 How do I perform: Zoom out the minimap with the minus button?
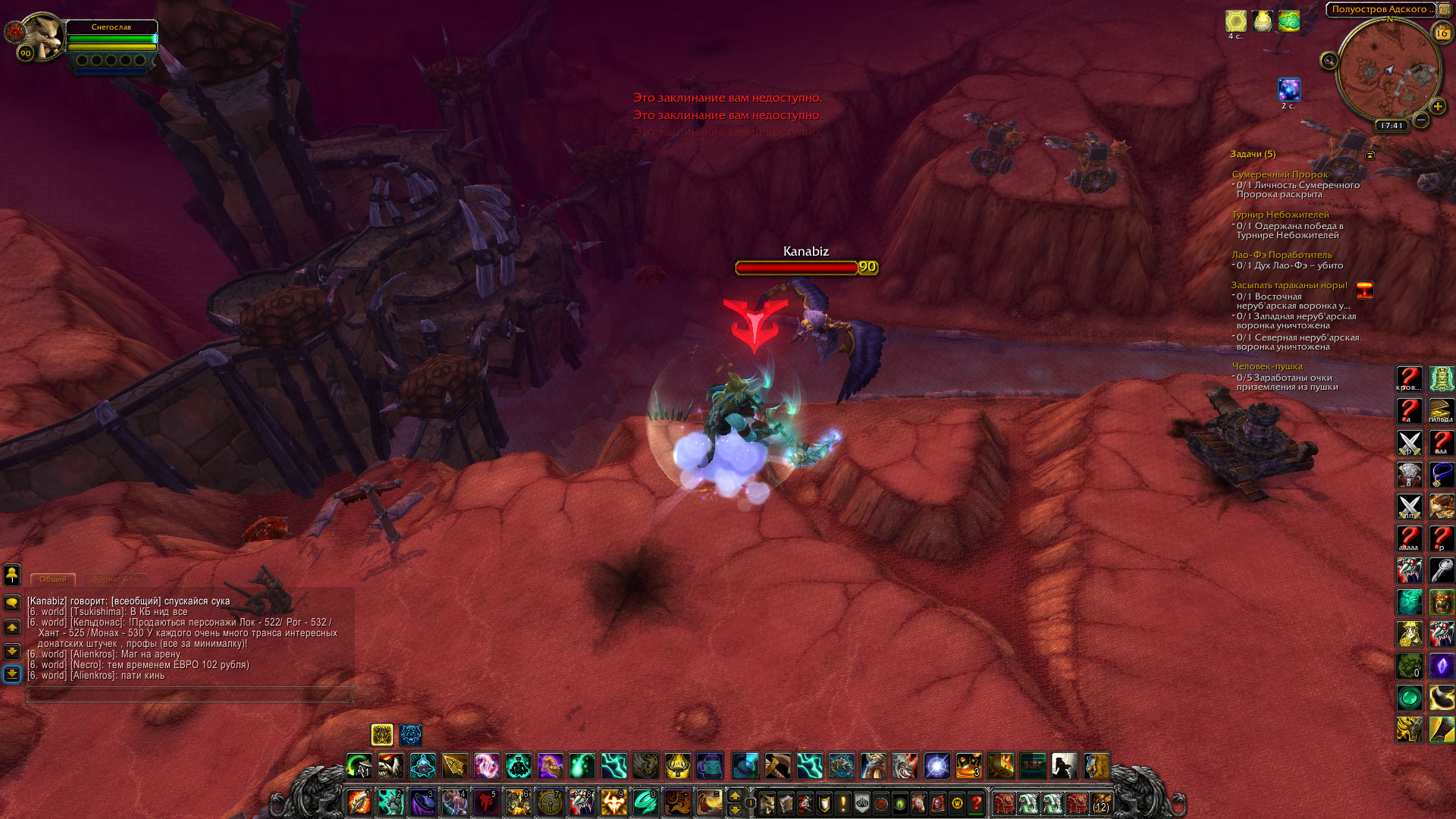[x=1421, y=120]
